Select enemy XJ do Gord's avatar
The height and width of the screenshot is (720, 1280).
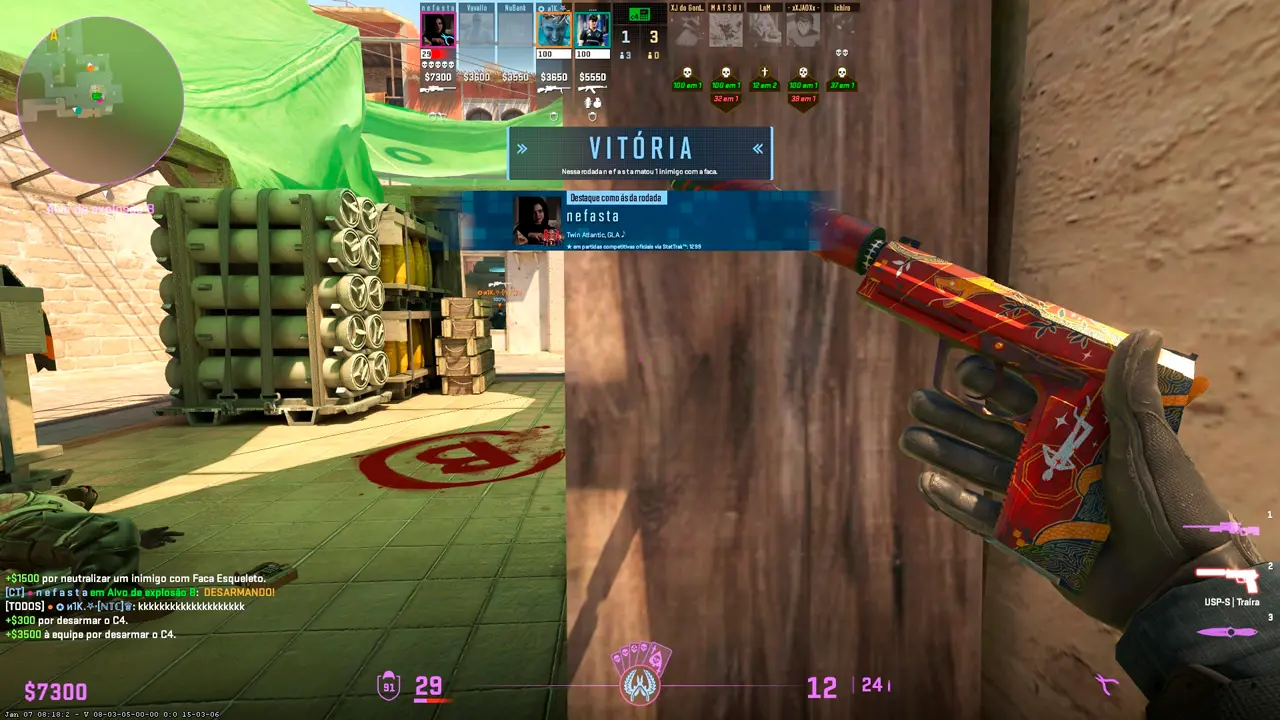687,29
